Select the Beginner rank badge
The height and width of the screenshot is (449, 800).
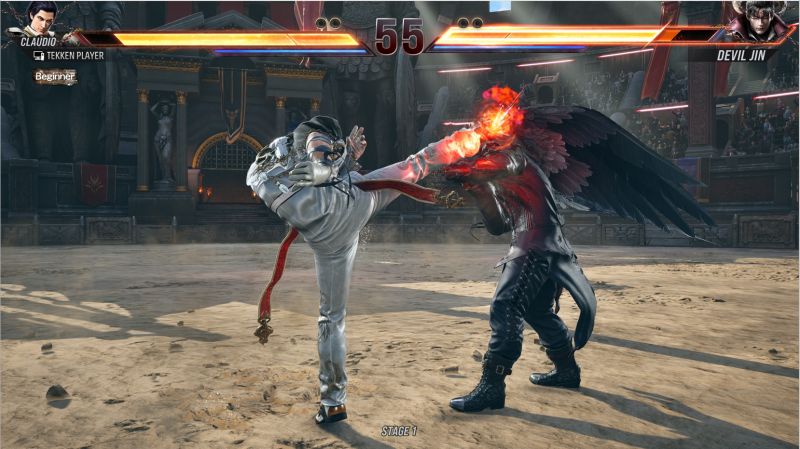click(x=55, y=76)
